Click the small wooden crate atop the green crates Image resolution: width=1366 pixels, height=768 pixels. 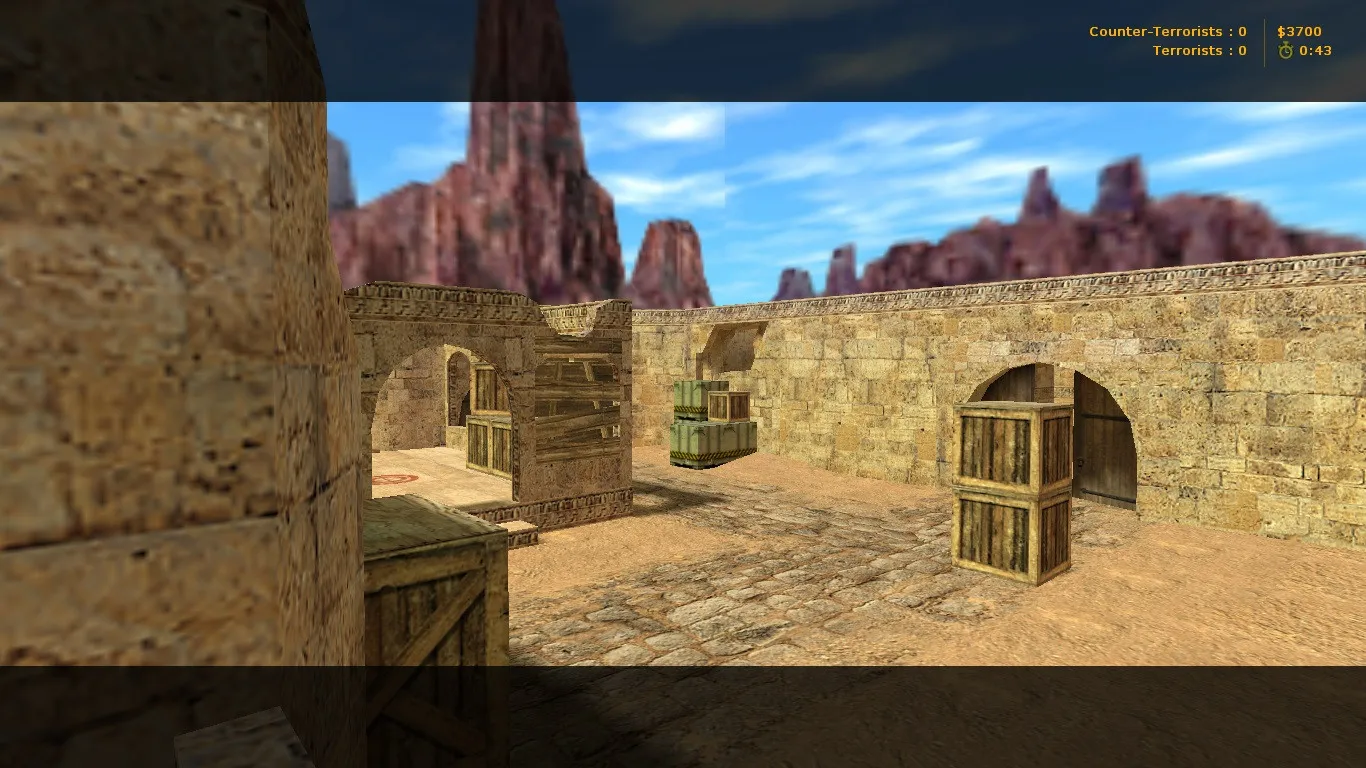click(729, 406)
